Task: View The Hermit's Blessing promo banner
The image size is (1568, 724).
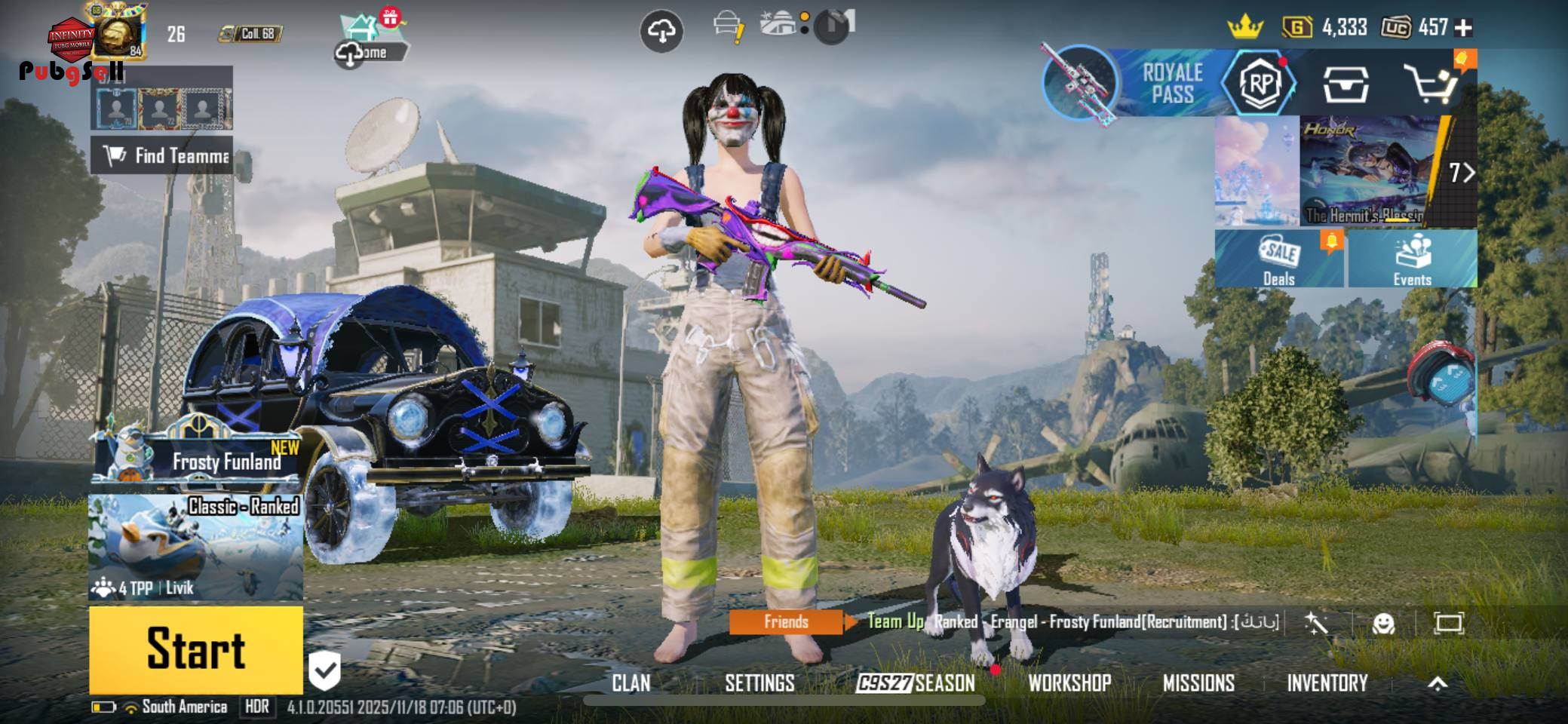Action: 1365,171
